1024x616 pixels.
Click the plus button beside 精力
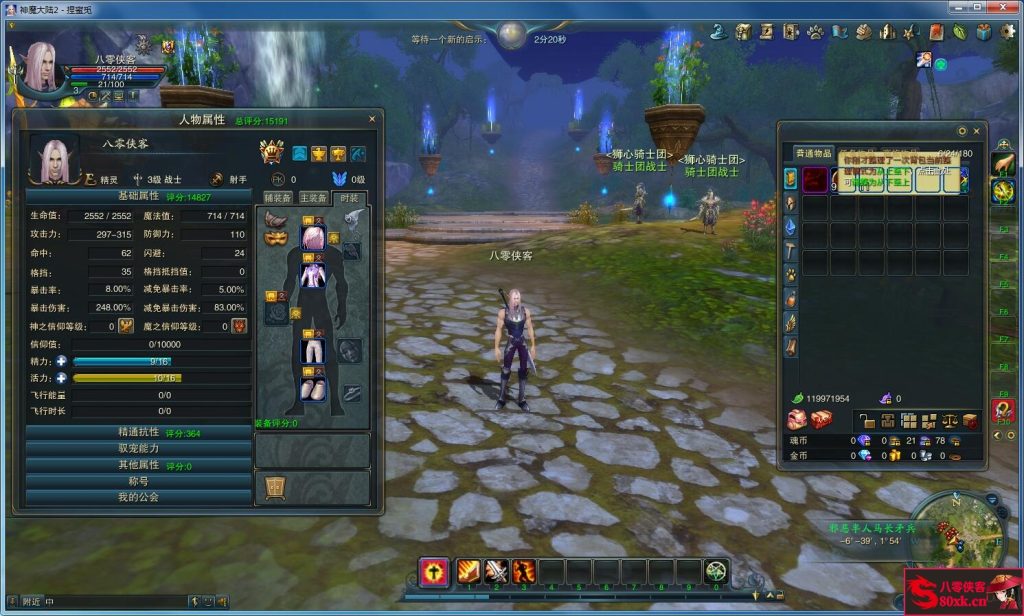point(61,361)
